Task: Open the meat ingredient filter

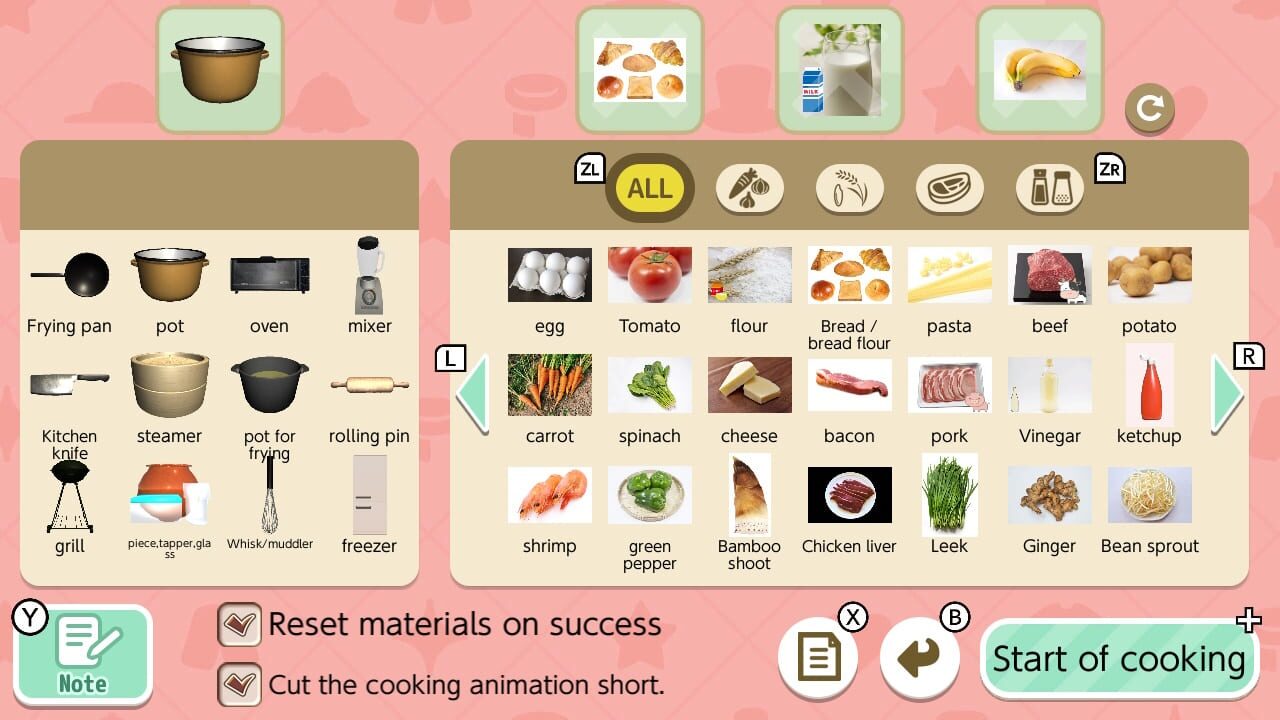Action: [949, 188]
